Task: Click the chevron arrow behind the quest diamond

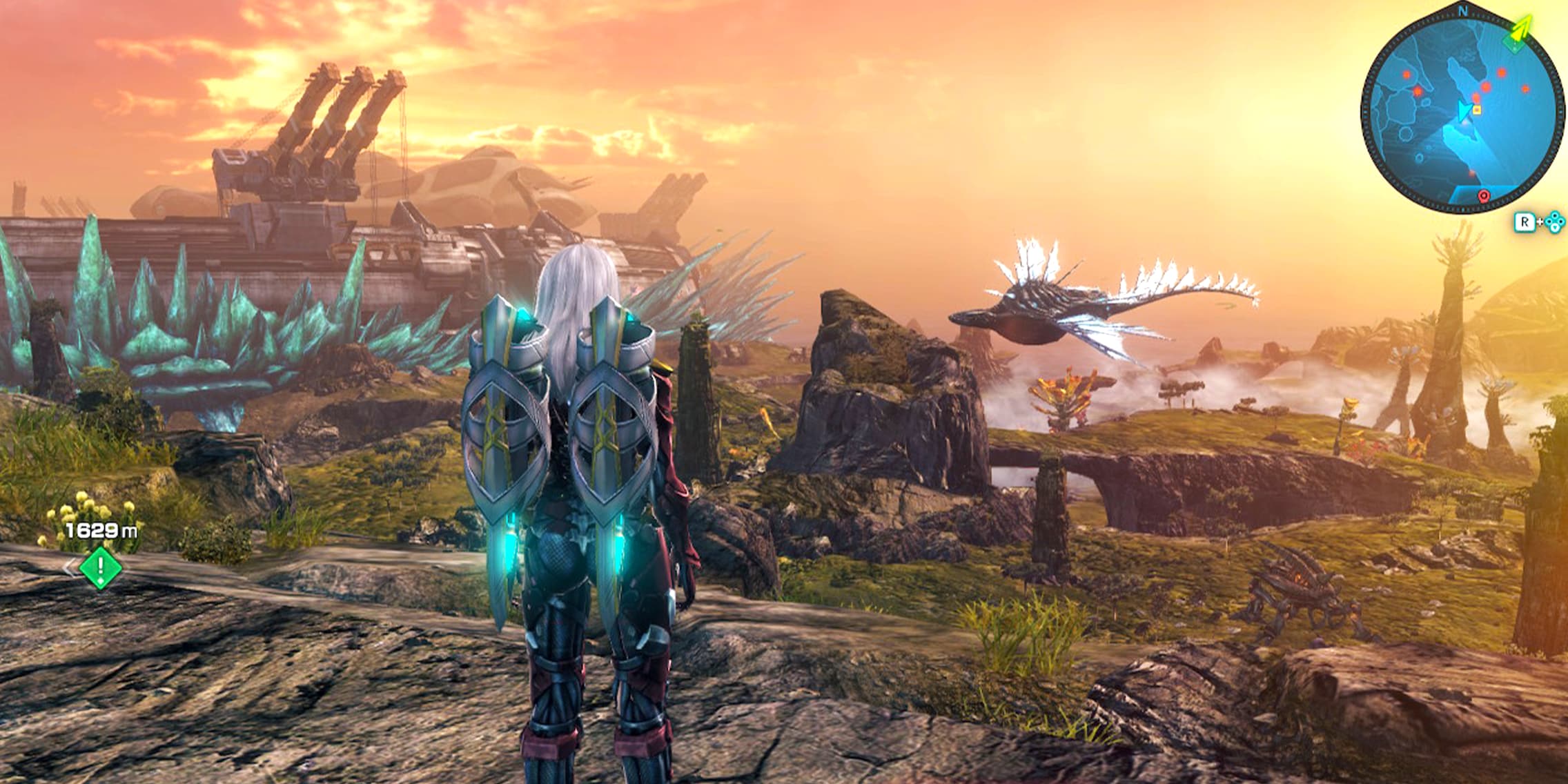Action: (70, 569)
